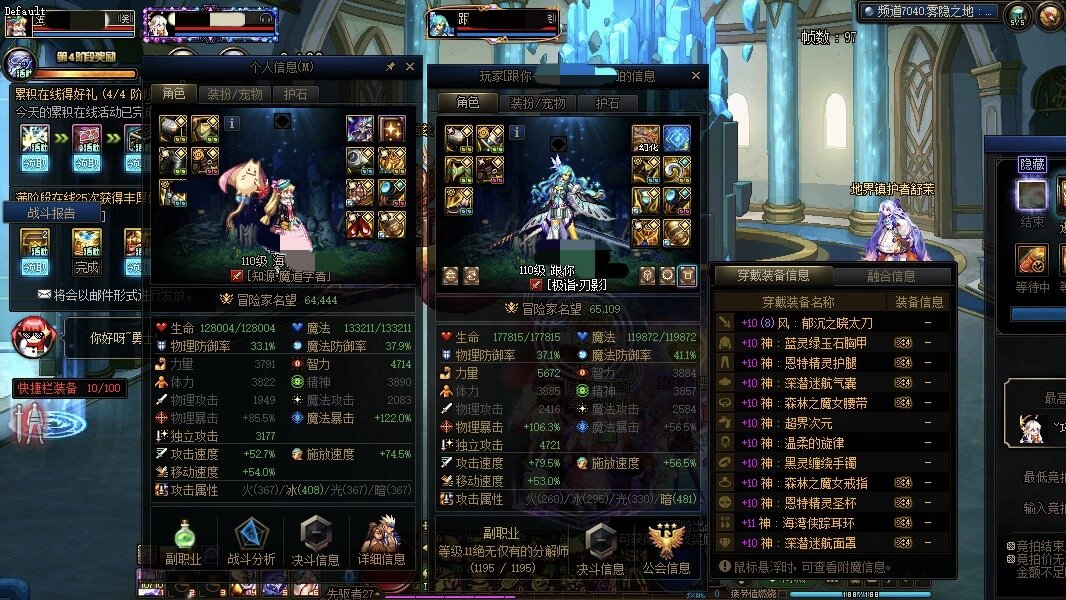
Task: Open the 快捷栏装备 quick-slot equipment bar
Action: click(67, 388)
